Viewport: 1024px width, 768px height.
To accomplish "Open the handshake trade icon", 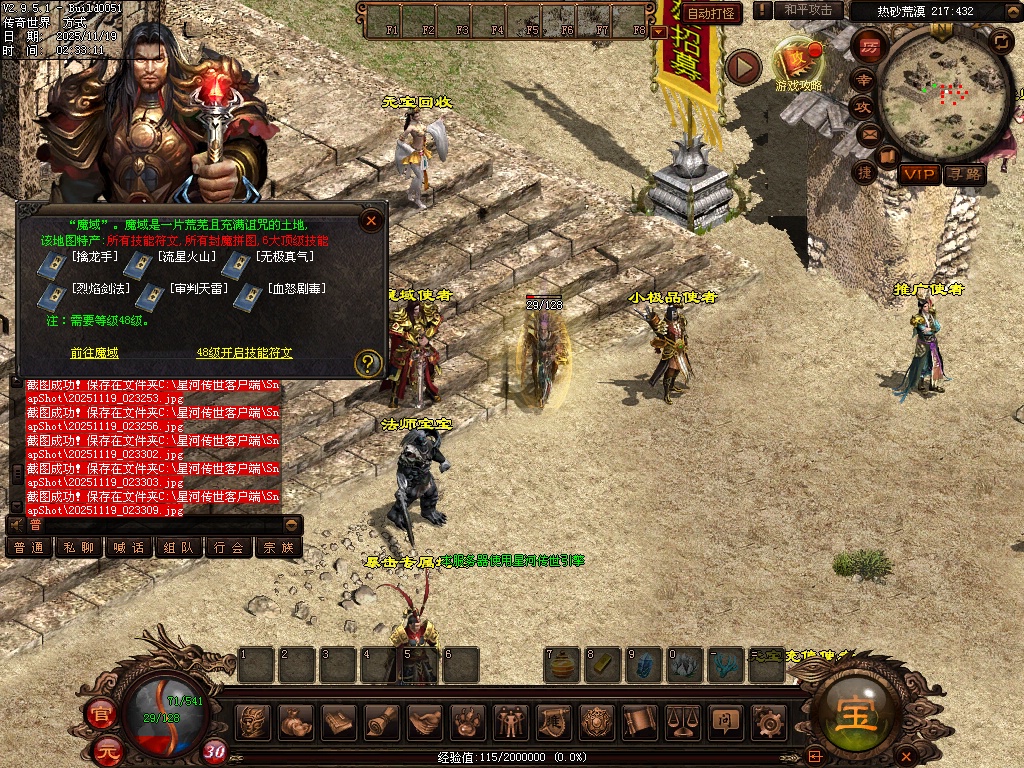I will (x=426, y=721).
